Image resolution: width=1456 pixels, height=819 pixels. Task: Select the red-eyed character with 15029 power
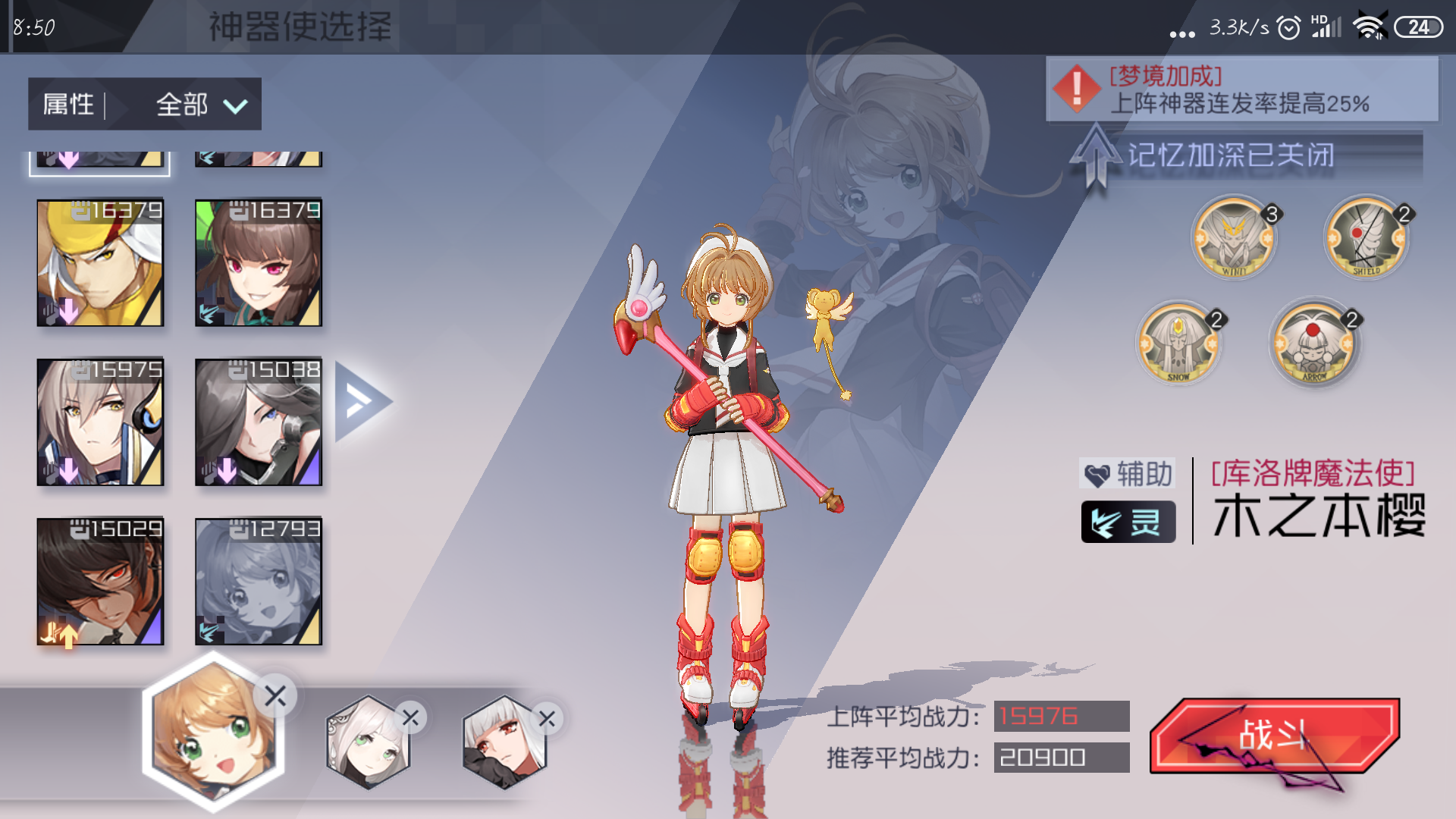100,582
